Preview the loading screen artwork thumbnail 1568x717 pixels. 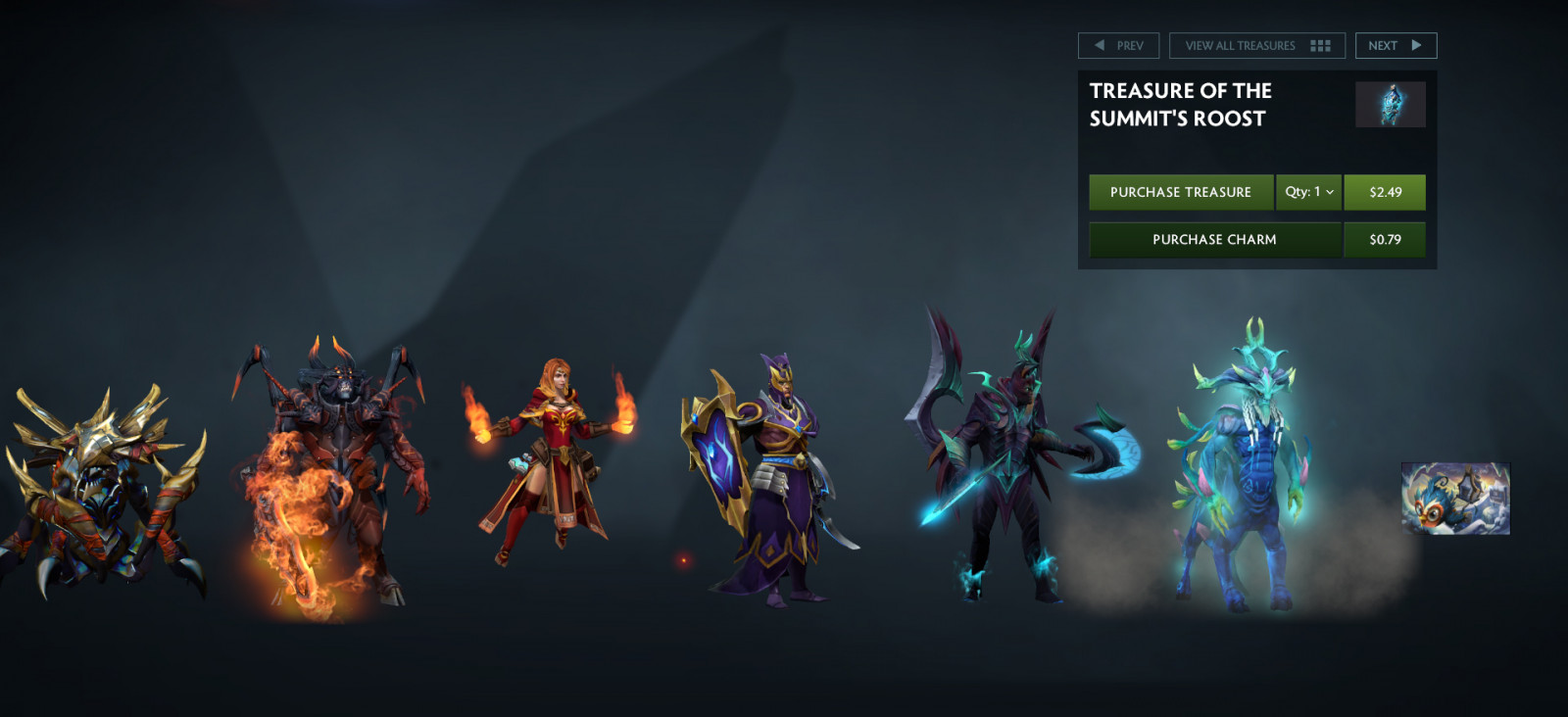pyautogui.click(x=1455, y=499)
